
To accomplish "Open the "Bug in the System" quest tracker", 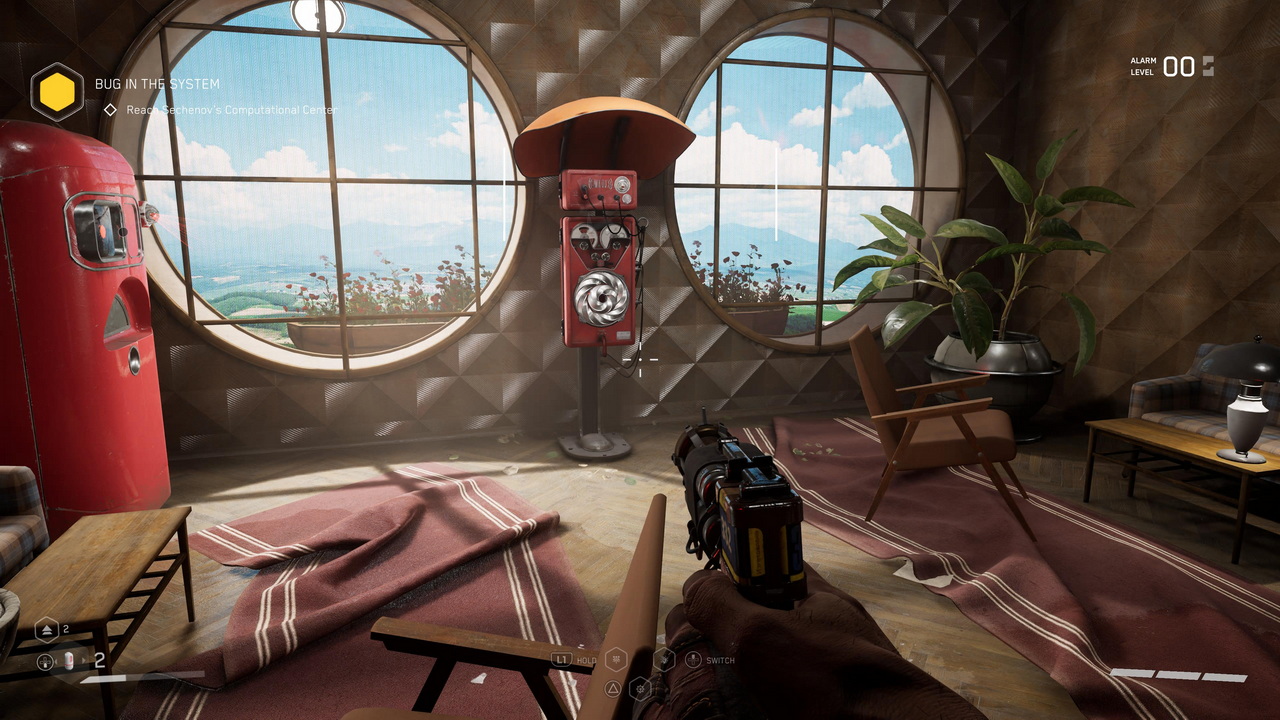I will pyautogui.click(x=157, y=84).
